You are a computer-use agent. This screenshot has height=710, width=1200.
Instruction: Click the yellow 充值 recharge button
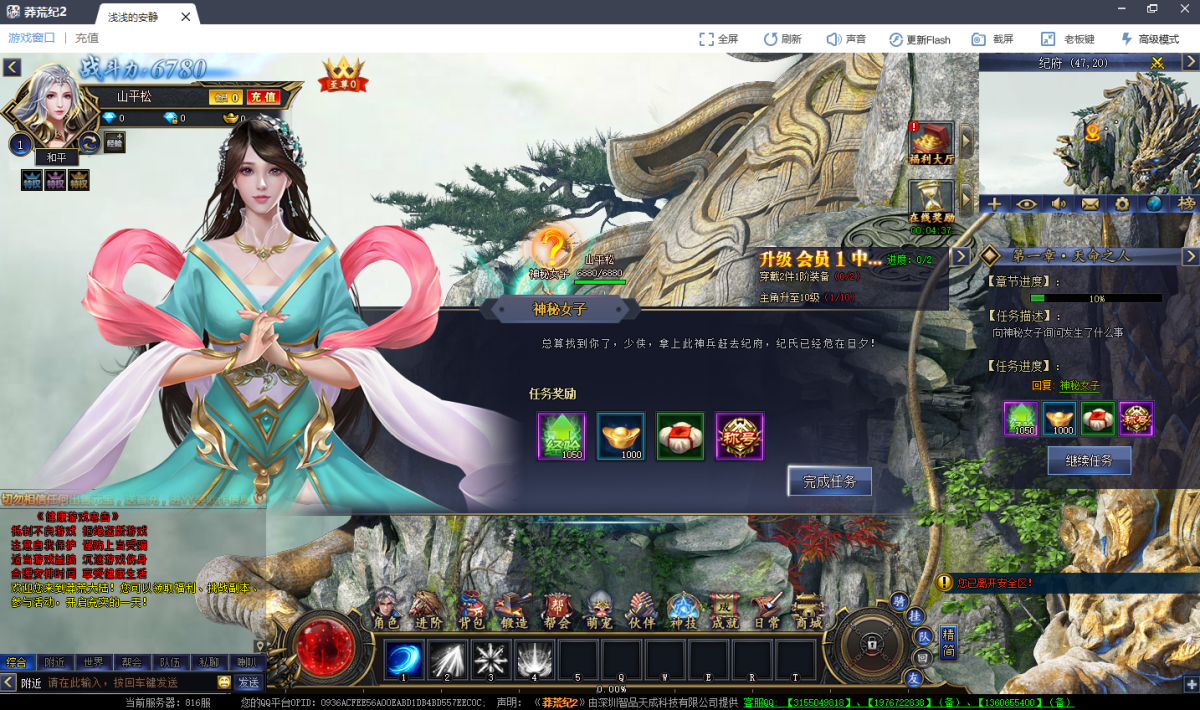(263, 97)
